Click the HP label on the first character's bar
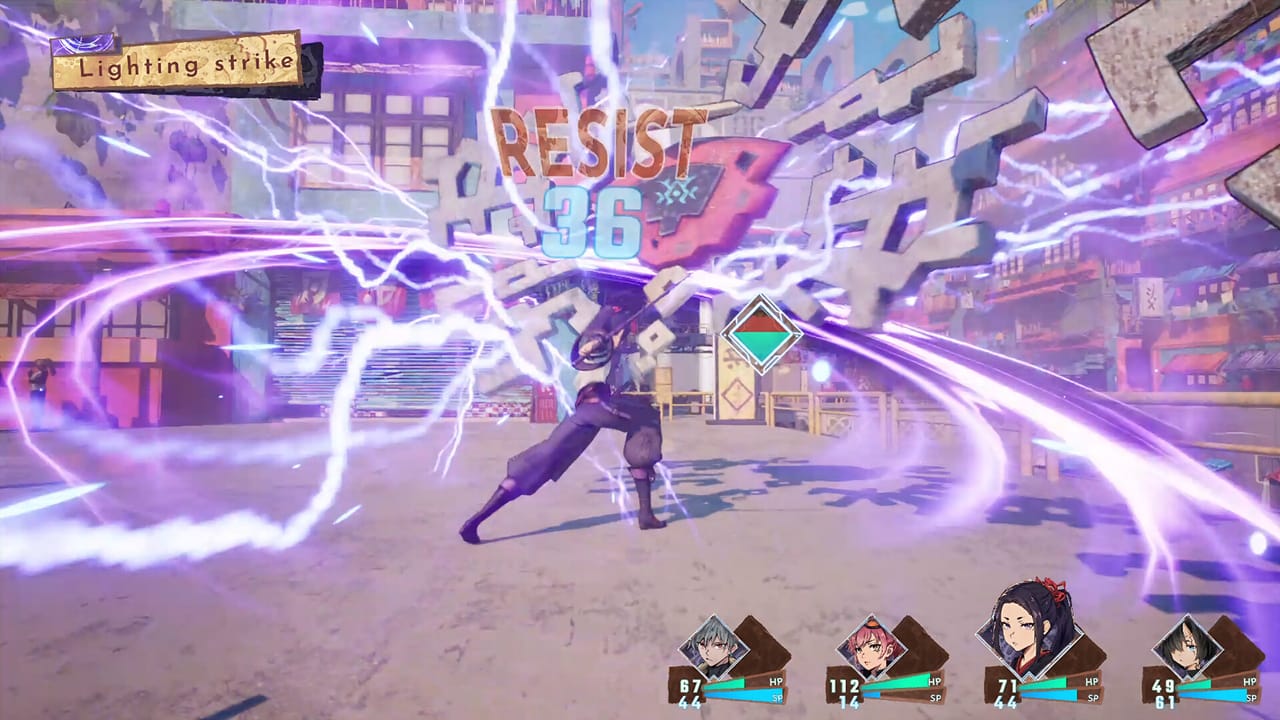 tap(774, 682)
